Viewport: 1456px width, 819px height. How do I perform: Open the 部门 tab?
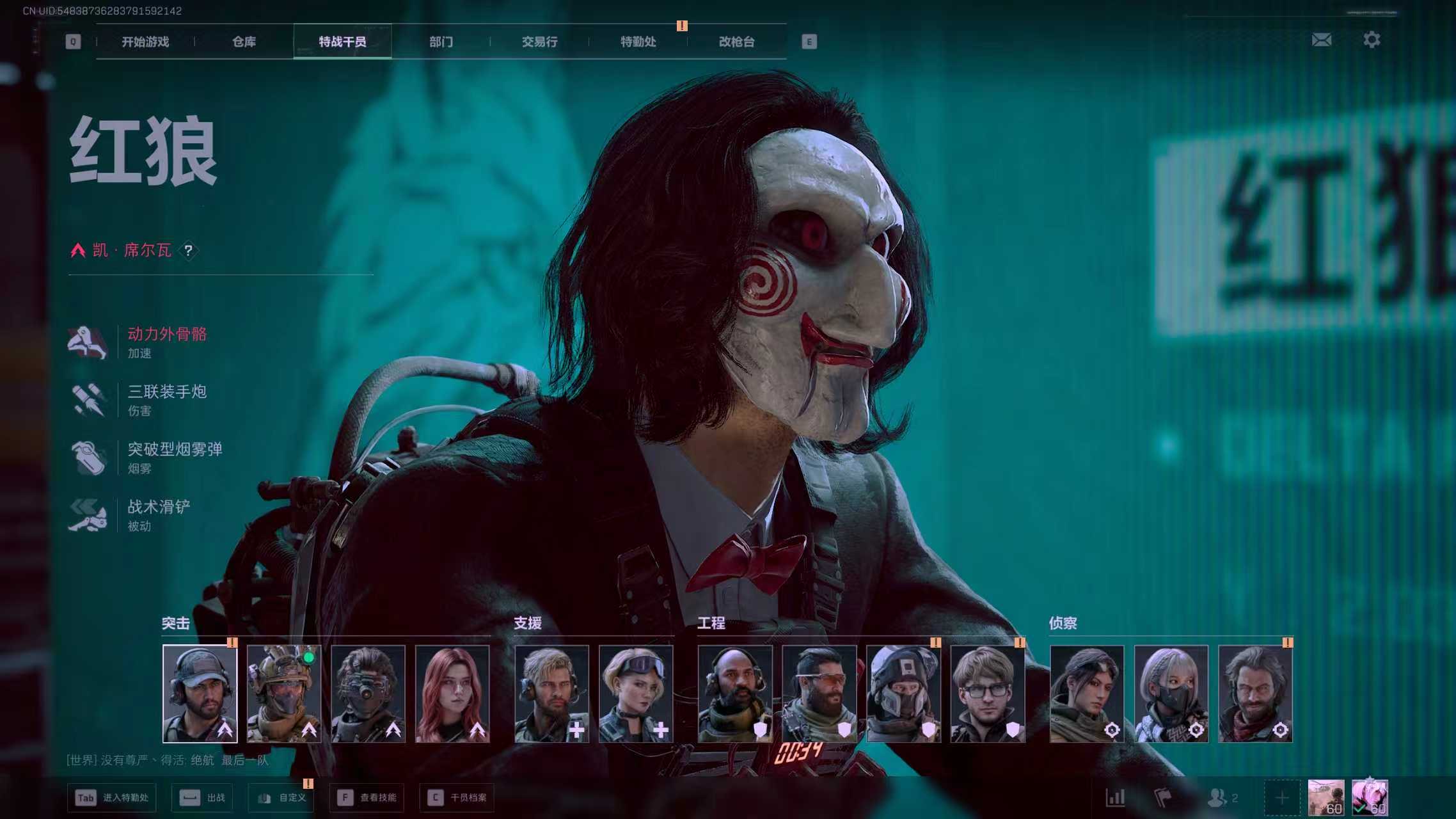[441, 42]
